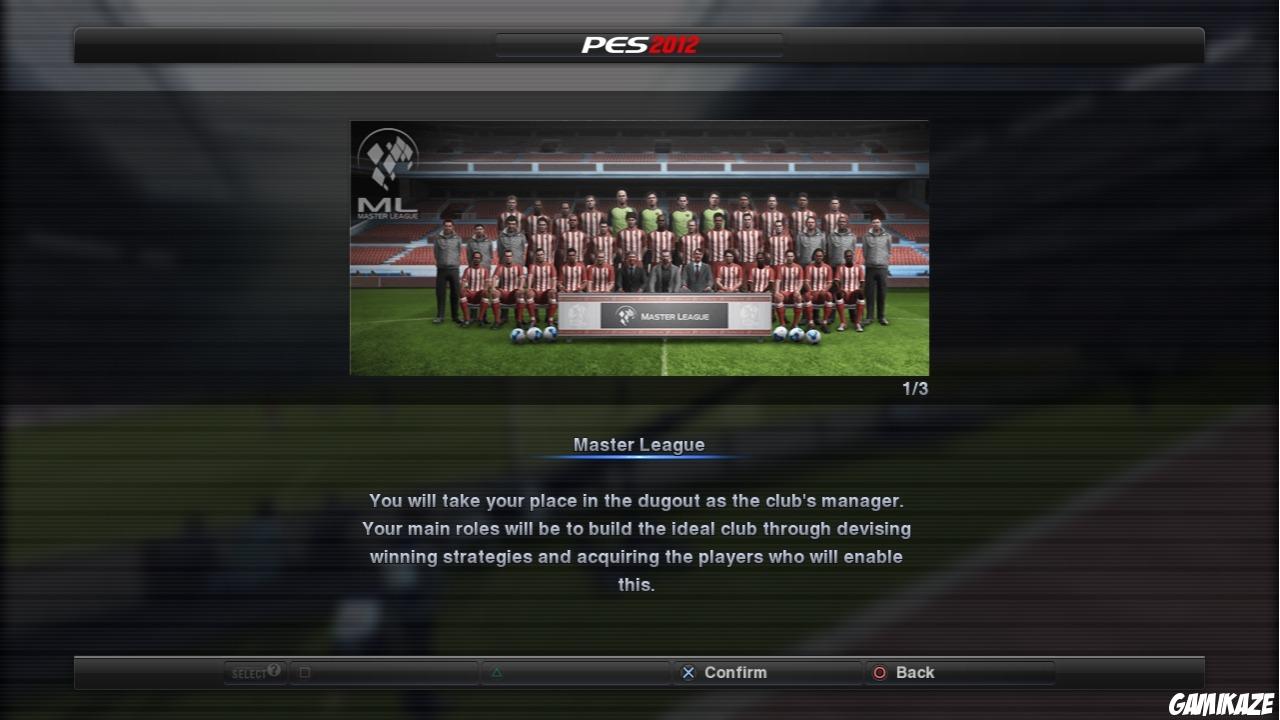Click the 1/3 page indicator

[916, 389]
